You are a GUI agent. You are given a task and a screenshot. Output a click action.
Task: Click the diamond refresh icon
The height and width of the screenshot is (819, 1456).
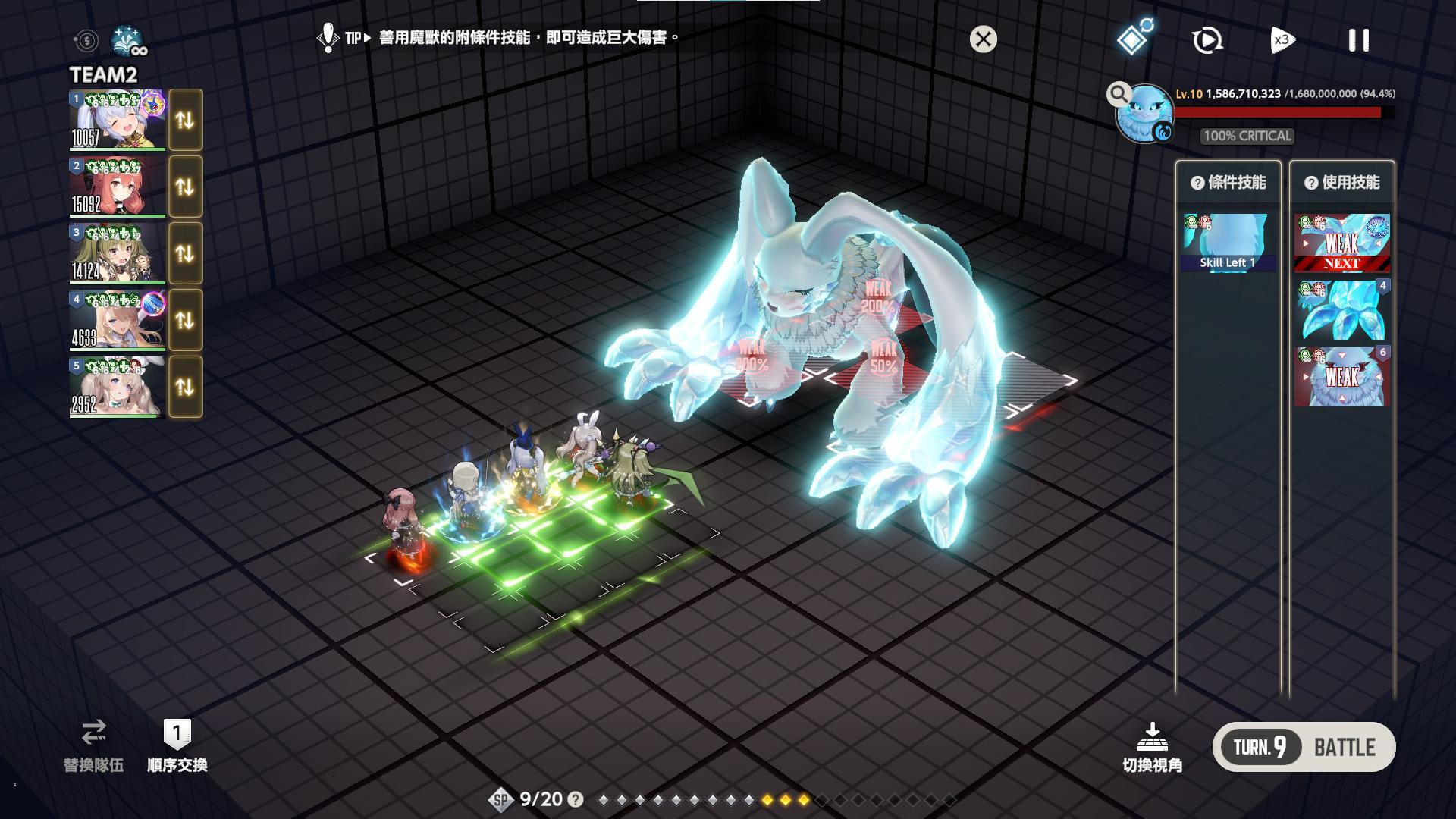(x=1134, y=38)
